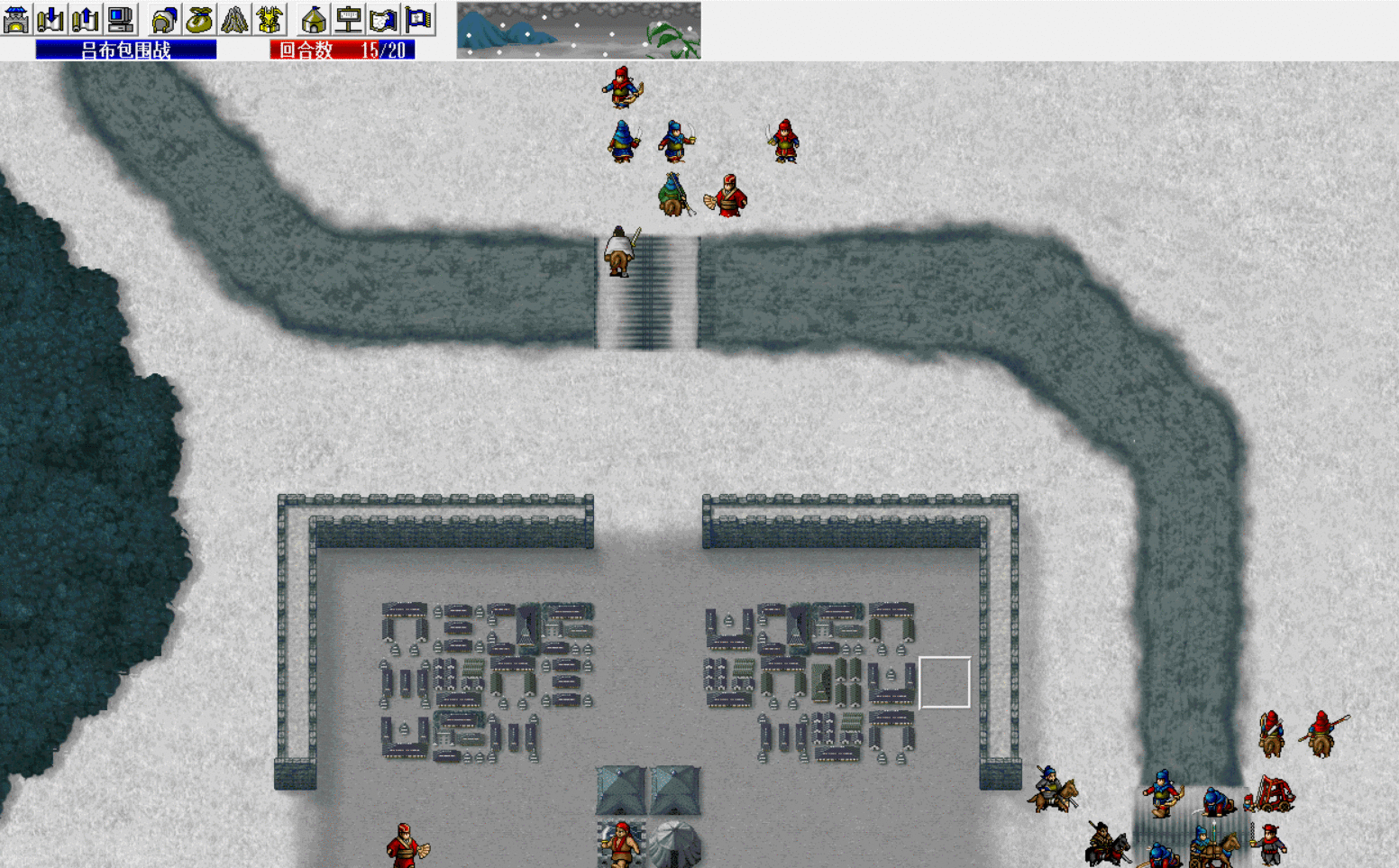Open the battle map icon
The width and height of the screenshot is (1399, 868).
pyautogui.click(x=382, y=17)
